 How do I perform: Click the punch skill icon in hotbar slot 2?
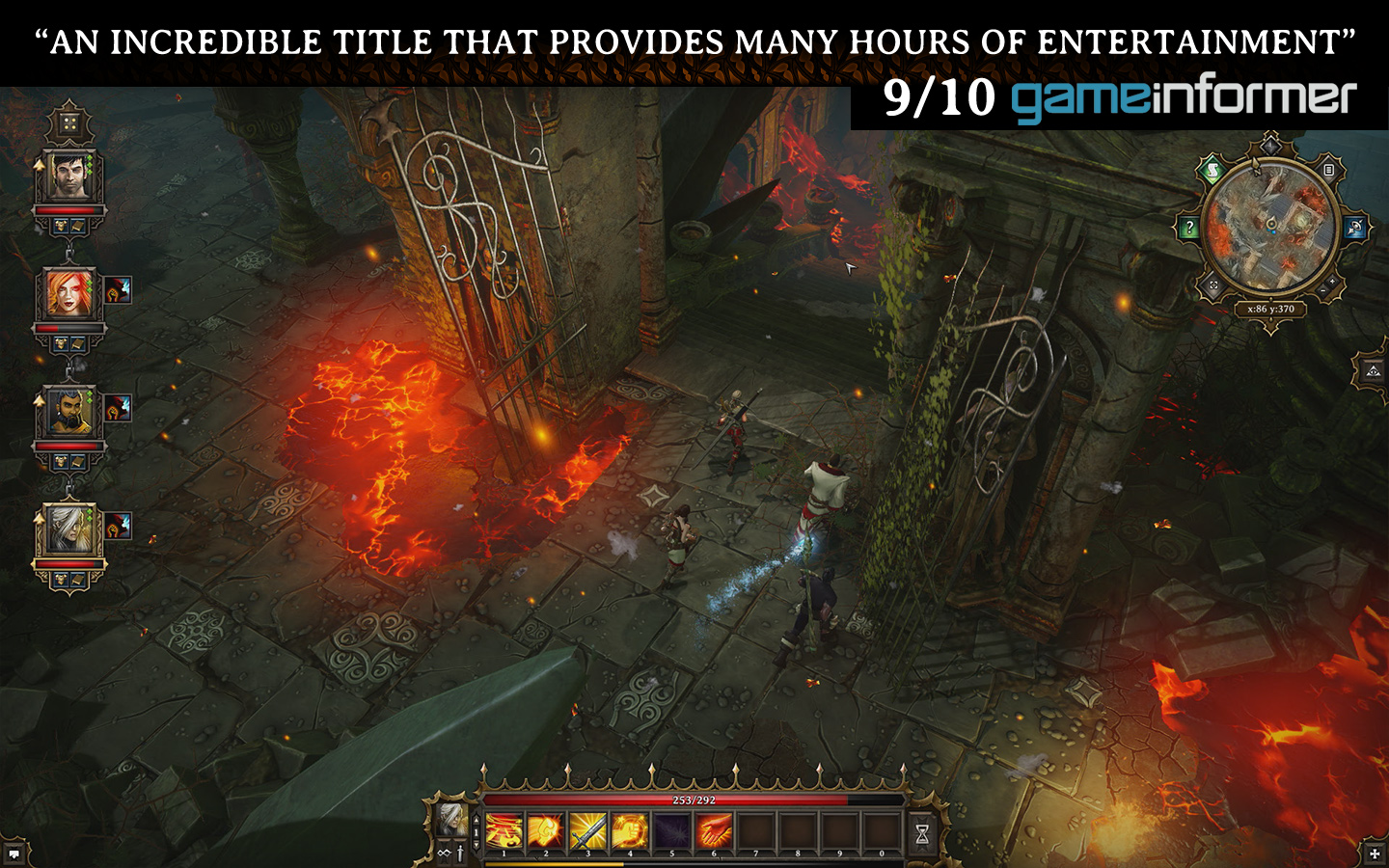tap(546, 829)
